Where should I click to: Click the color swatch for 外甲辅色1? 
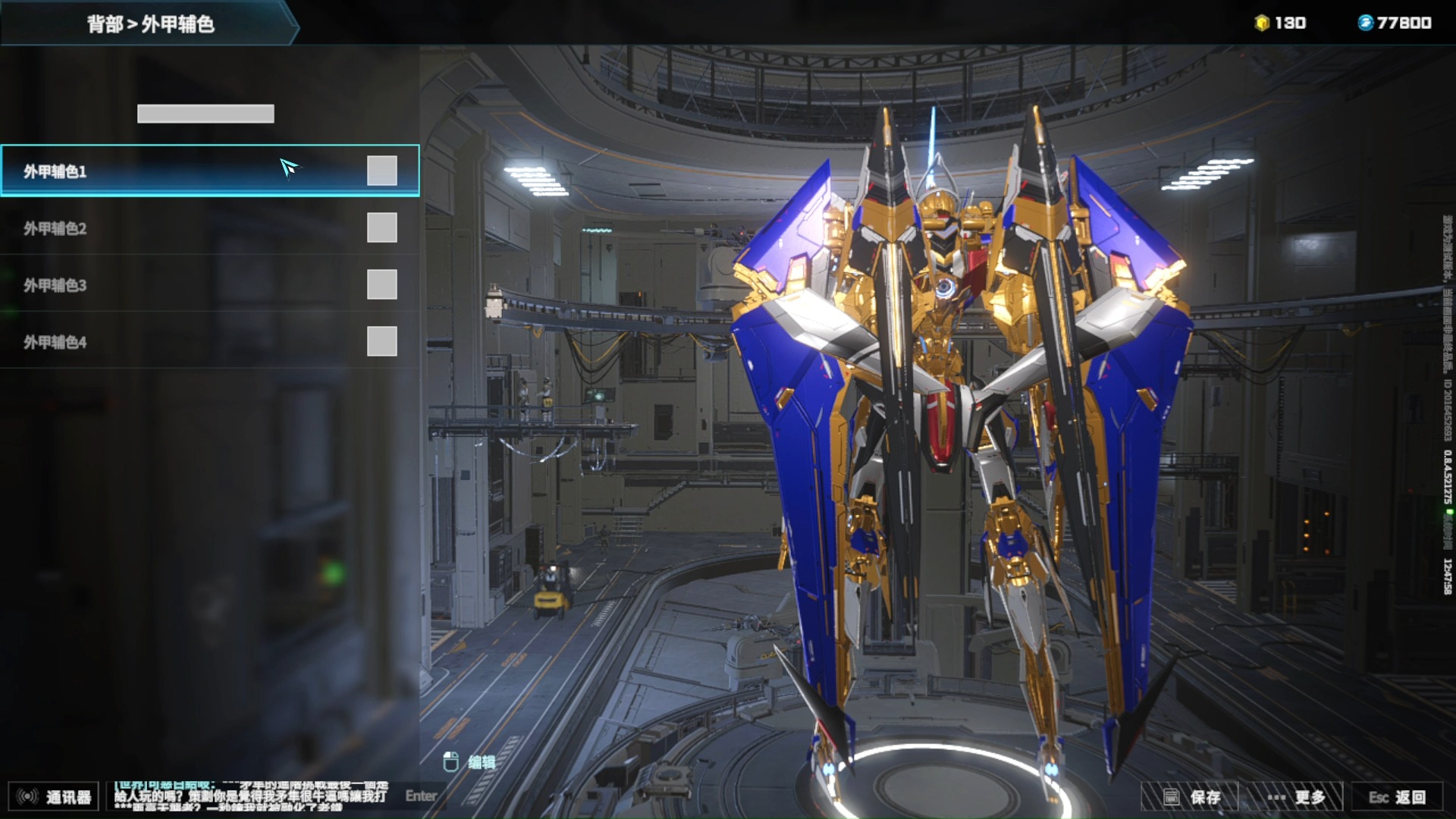point(381,171)
